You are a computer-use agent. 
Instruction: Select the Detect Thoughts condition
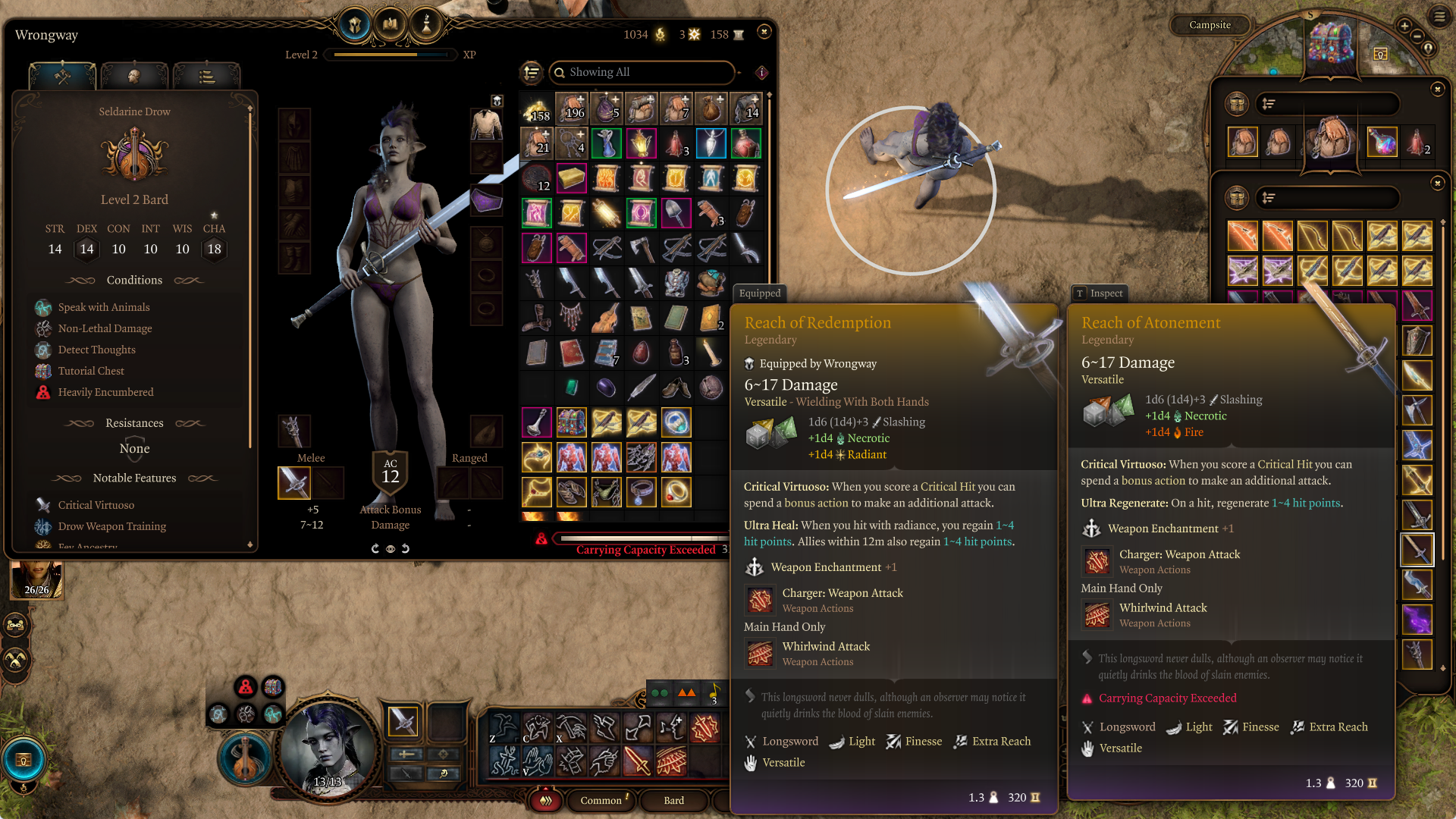pos(96,350)
